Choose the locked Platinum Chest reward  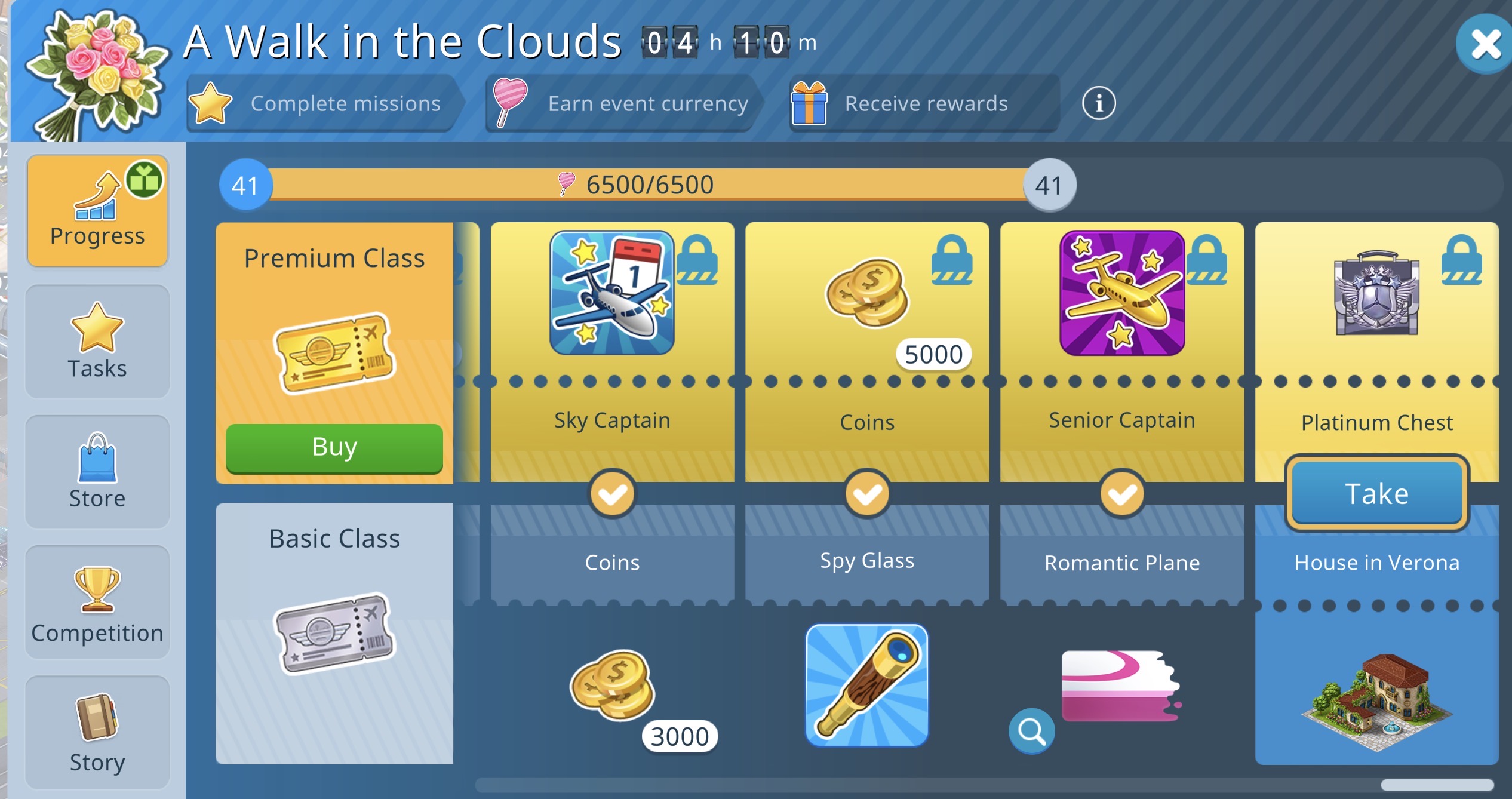(1376, 293)
